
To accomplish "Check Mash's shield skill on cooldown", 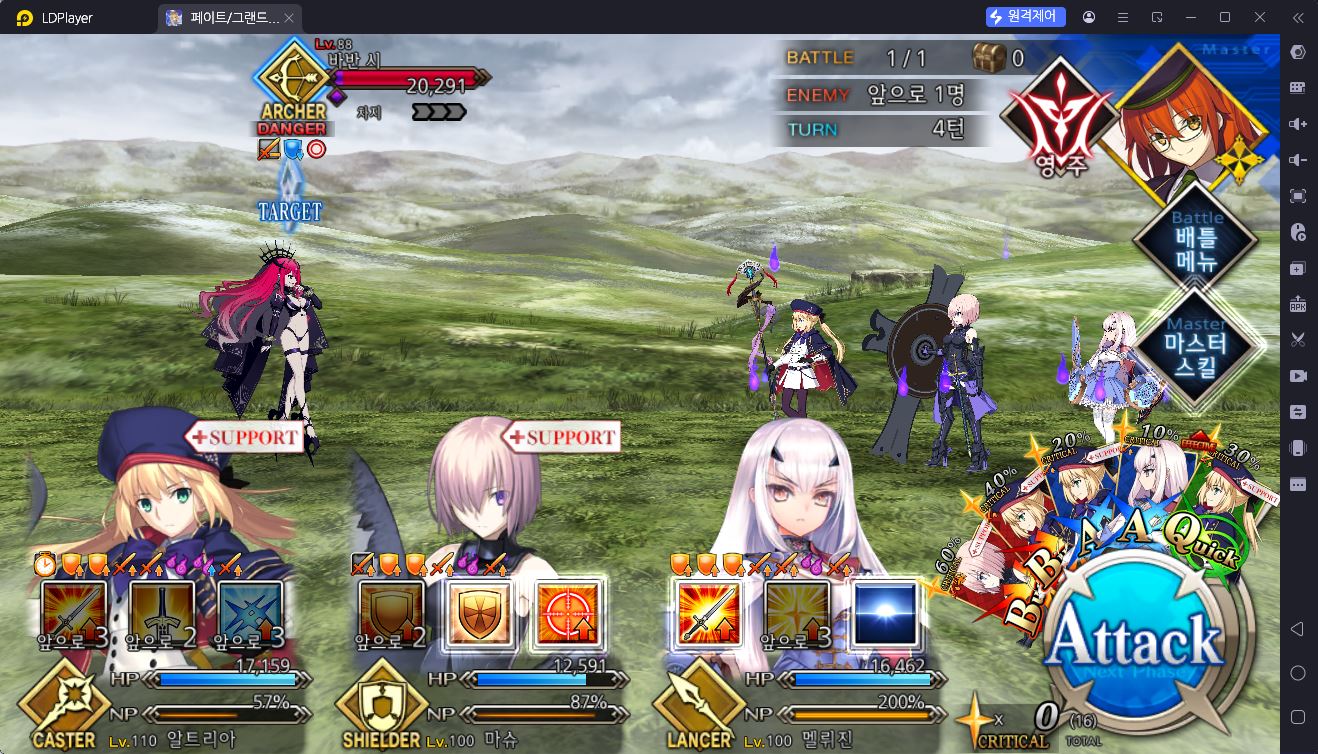I will pyautogui.click(x=391, y=613).
